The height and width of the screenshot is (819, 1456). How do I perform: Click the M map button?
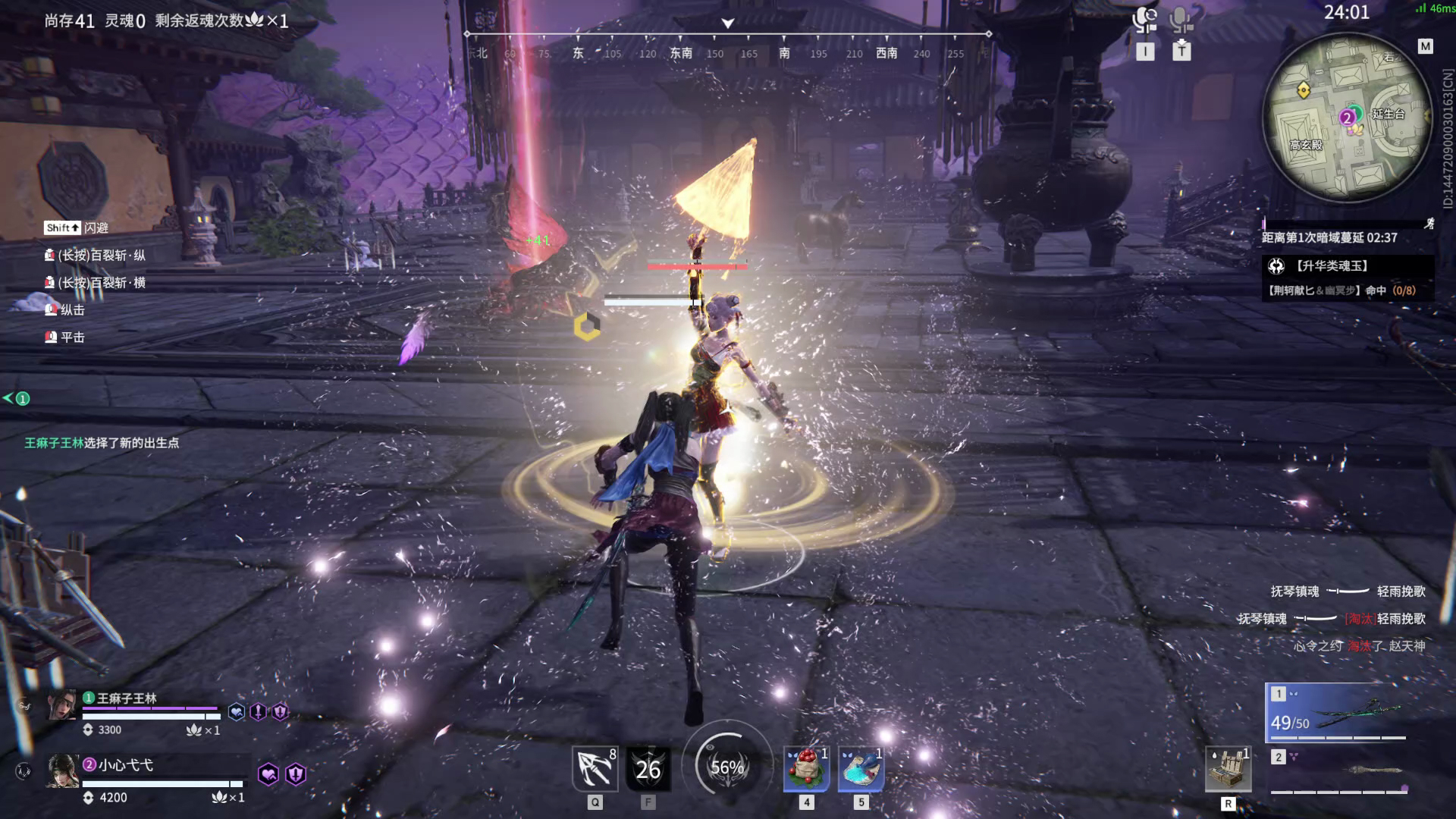1426,47
